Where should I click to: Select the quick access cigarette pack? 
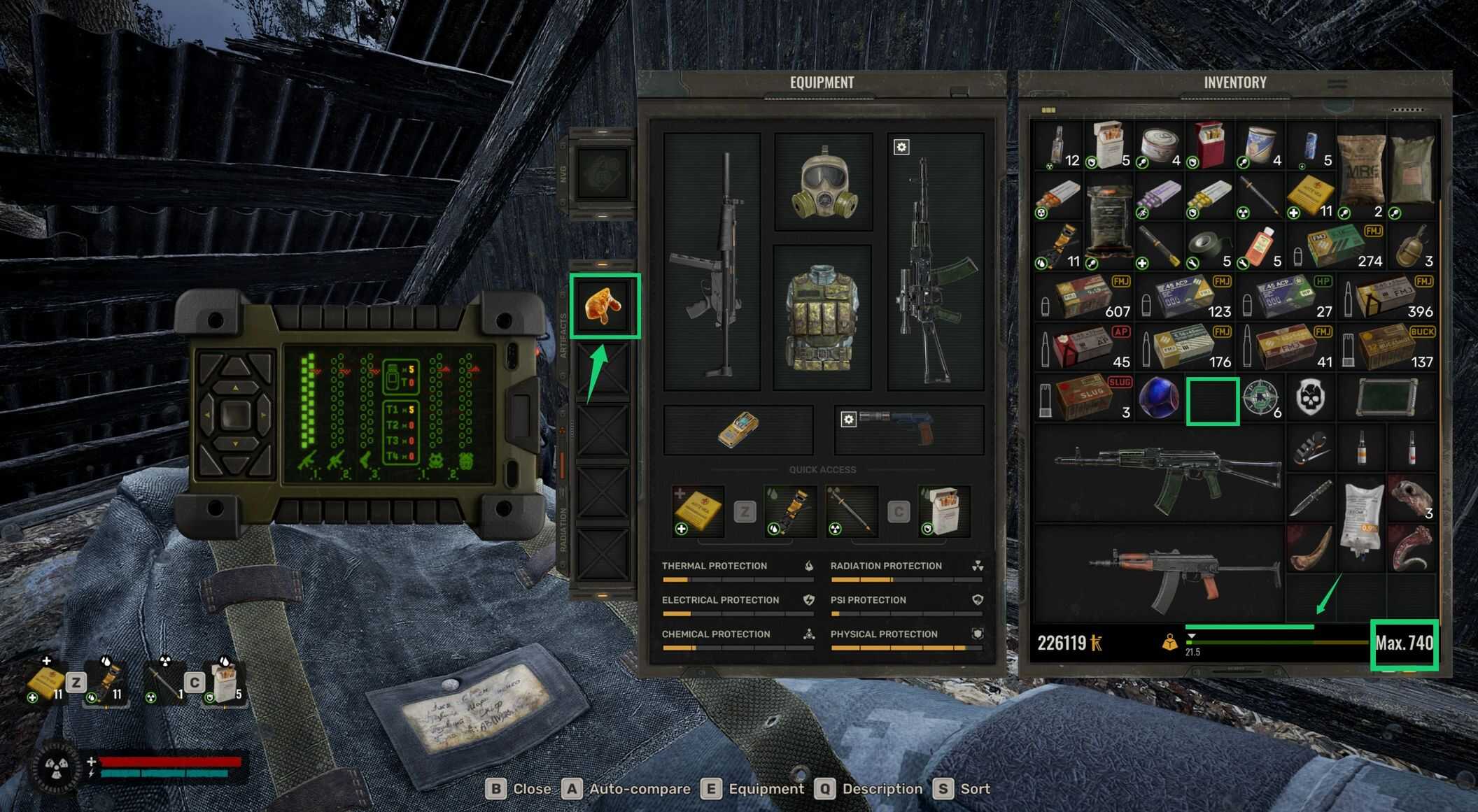pos(943,511)
